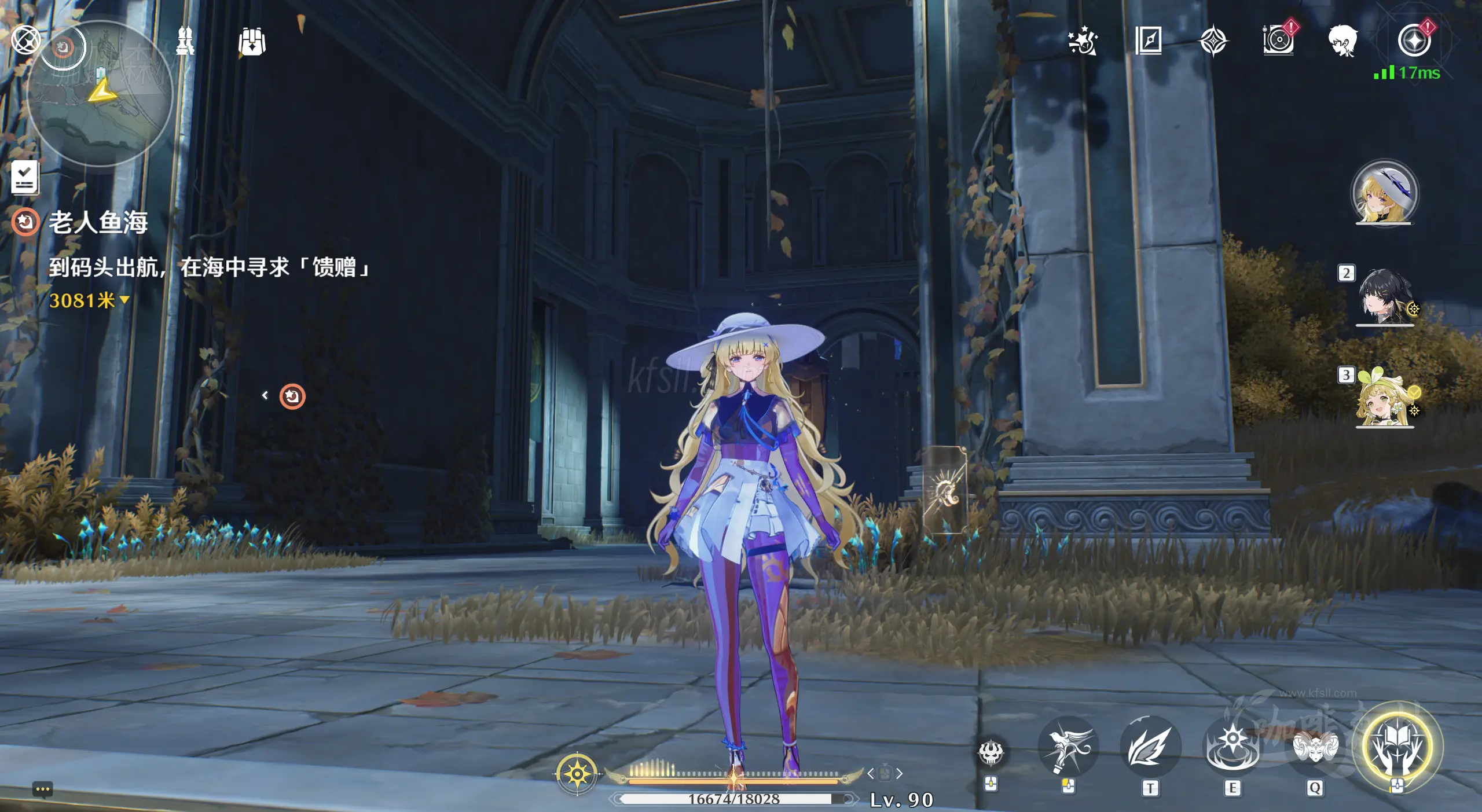Select the 老人鱼海 quest tracker
1482x812 pixels.
point(98,222)
